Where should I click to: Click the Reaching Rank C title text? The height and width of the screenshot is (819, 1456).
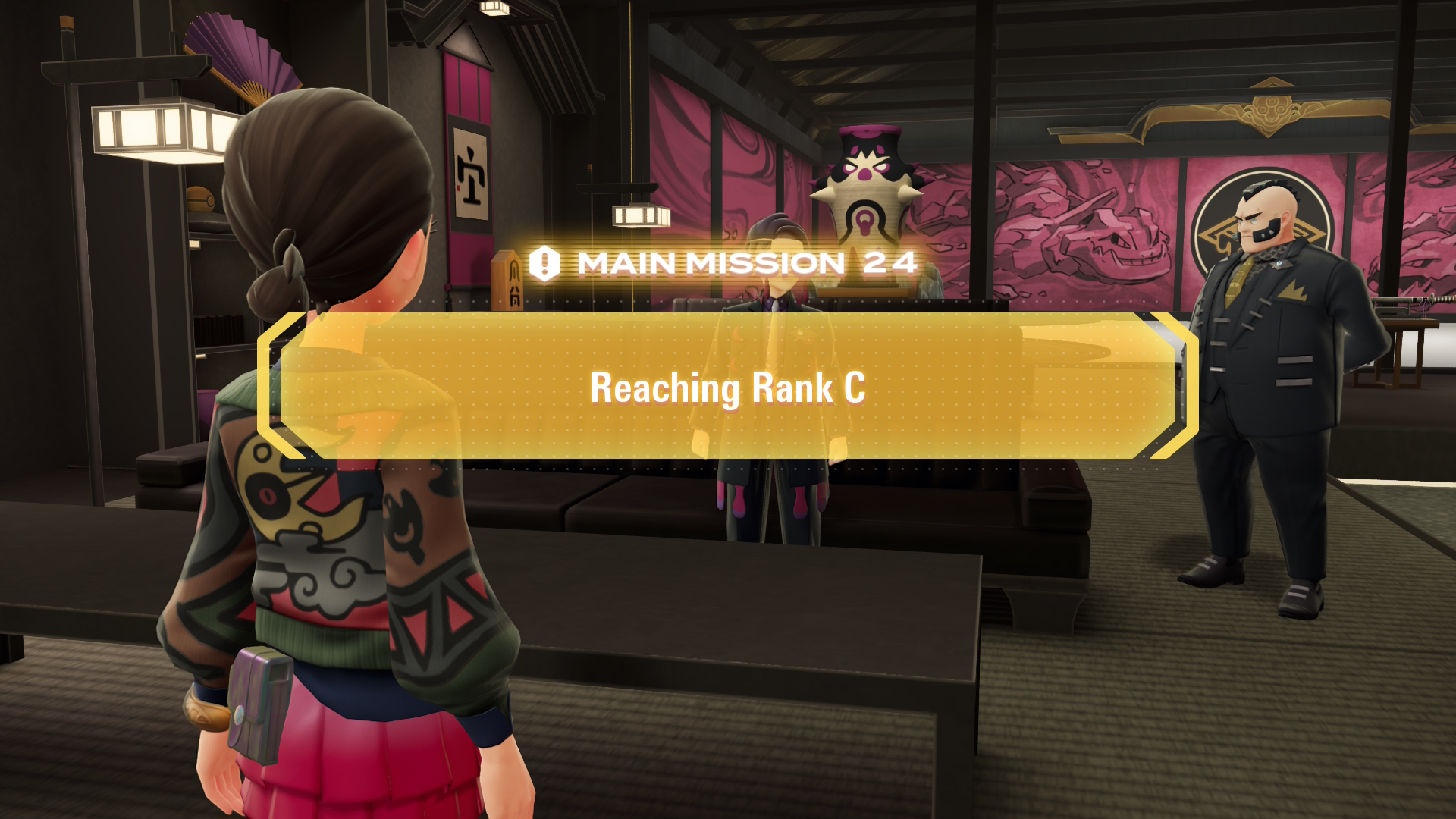[x=728, y=388]
